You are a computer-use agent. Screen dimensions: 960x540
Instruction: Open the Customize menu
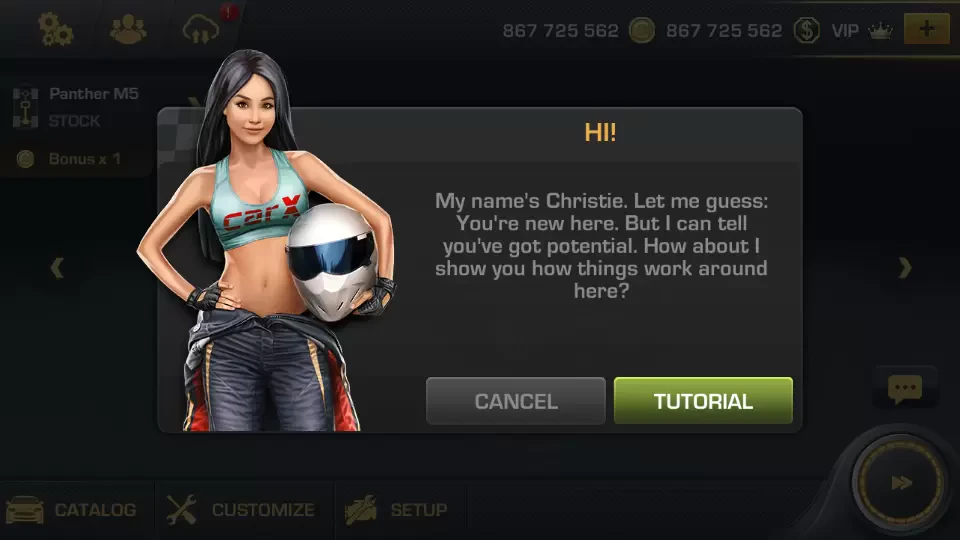(x=241, y=510)
